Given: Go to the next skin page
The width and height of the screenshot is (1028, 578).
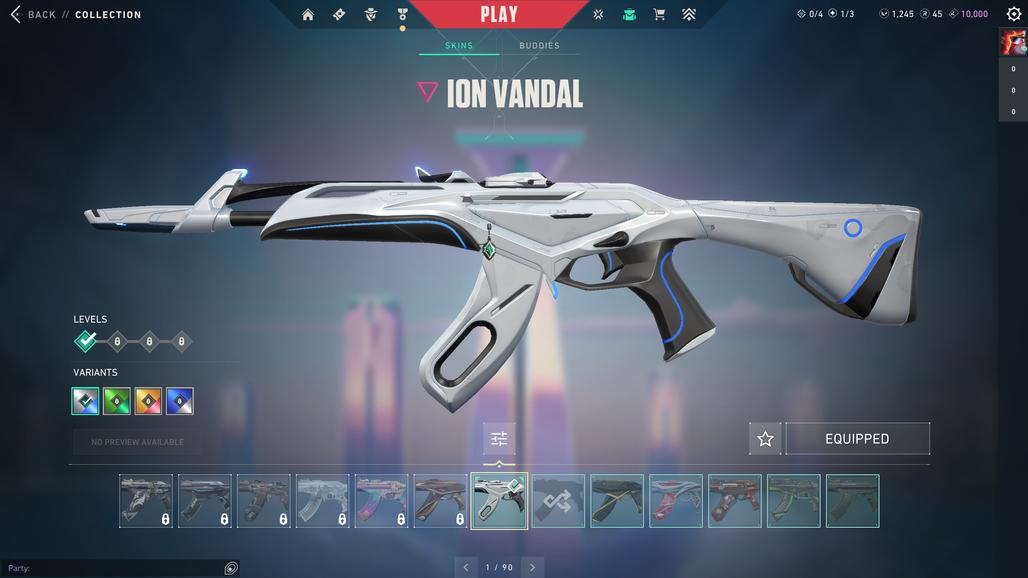Looking at the screenshot, I should (532, 567).
